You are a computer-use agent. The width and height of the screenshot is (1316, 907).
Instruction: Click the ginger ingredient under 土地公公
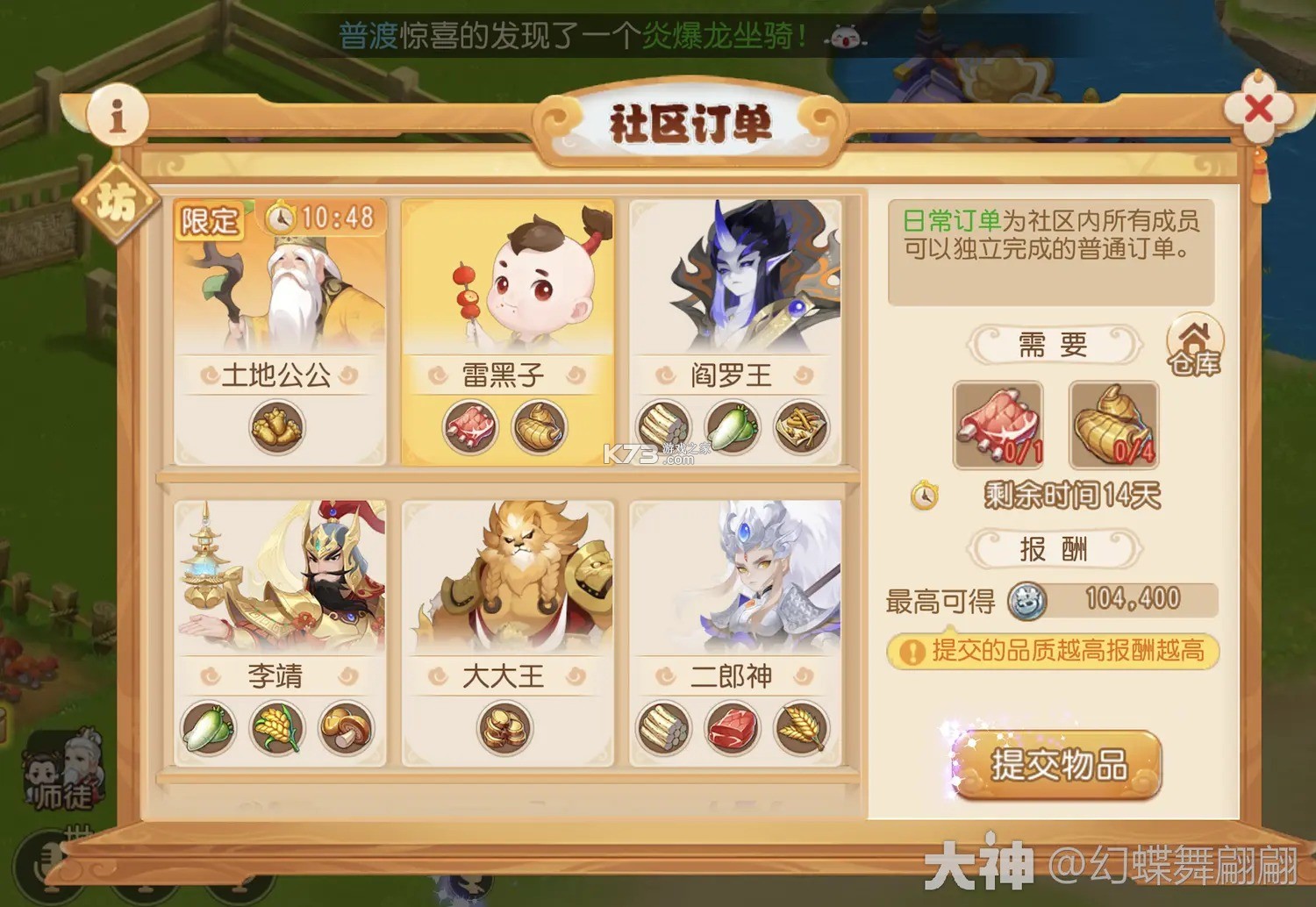click(277, 427)
